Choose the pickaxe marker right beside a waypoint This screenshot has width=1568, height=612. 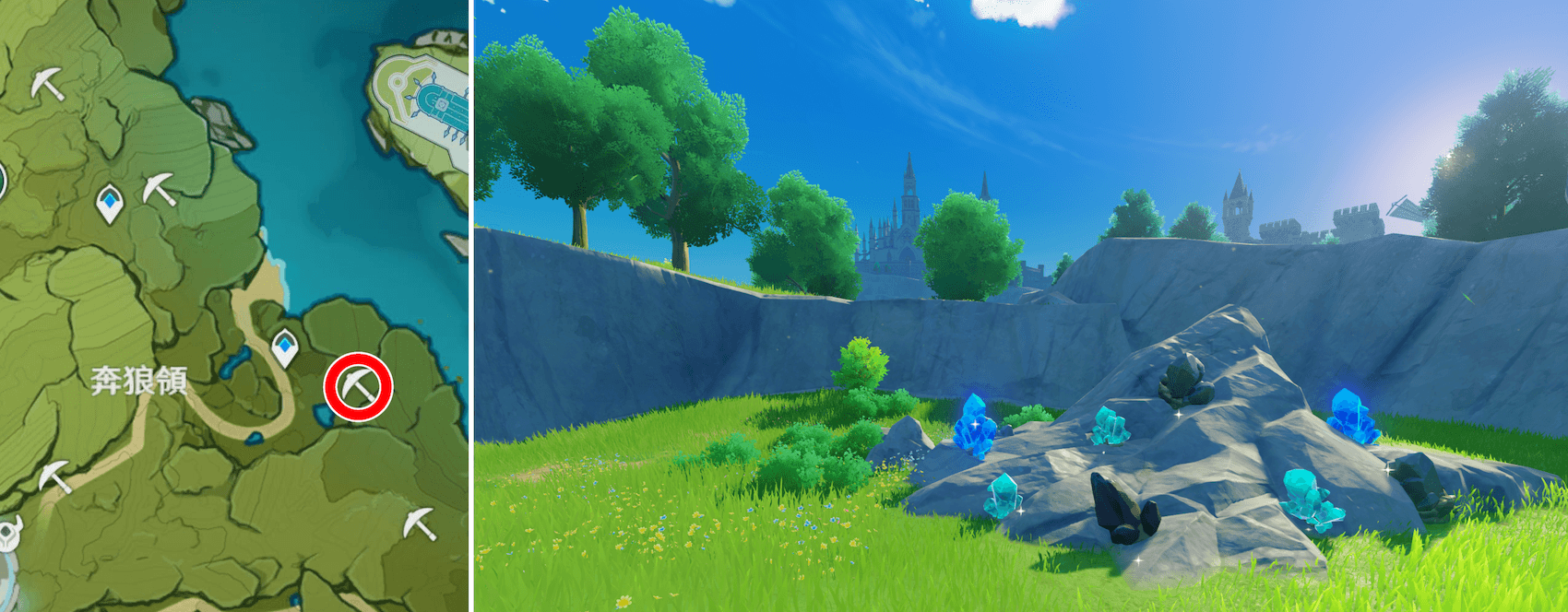tap(159, 189)
